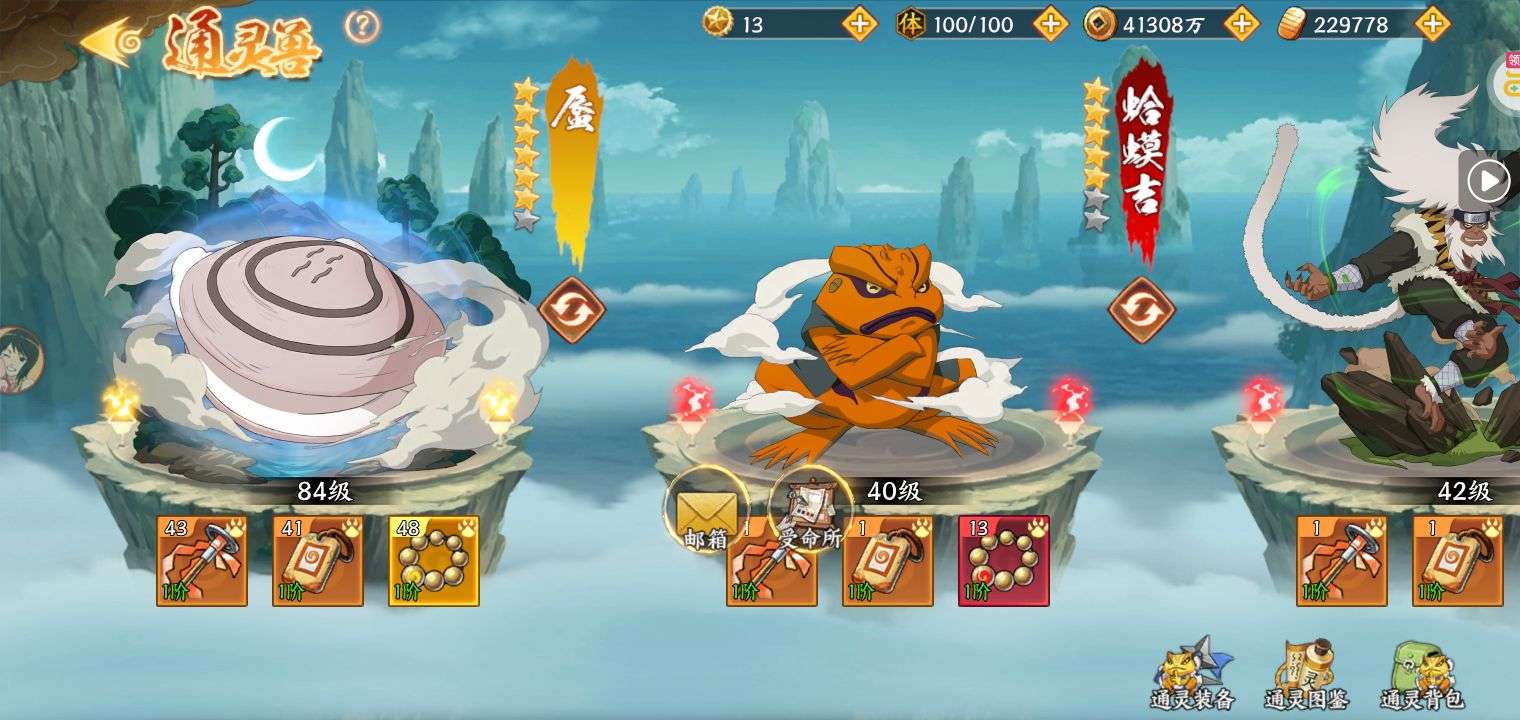Viewport: 1520px width, 720px height.
Task: Select the clam's level 48 gold bead necklace
Action: (x=434, y=561)
